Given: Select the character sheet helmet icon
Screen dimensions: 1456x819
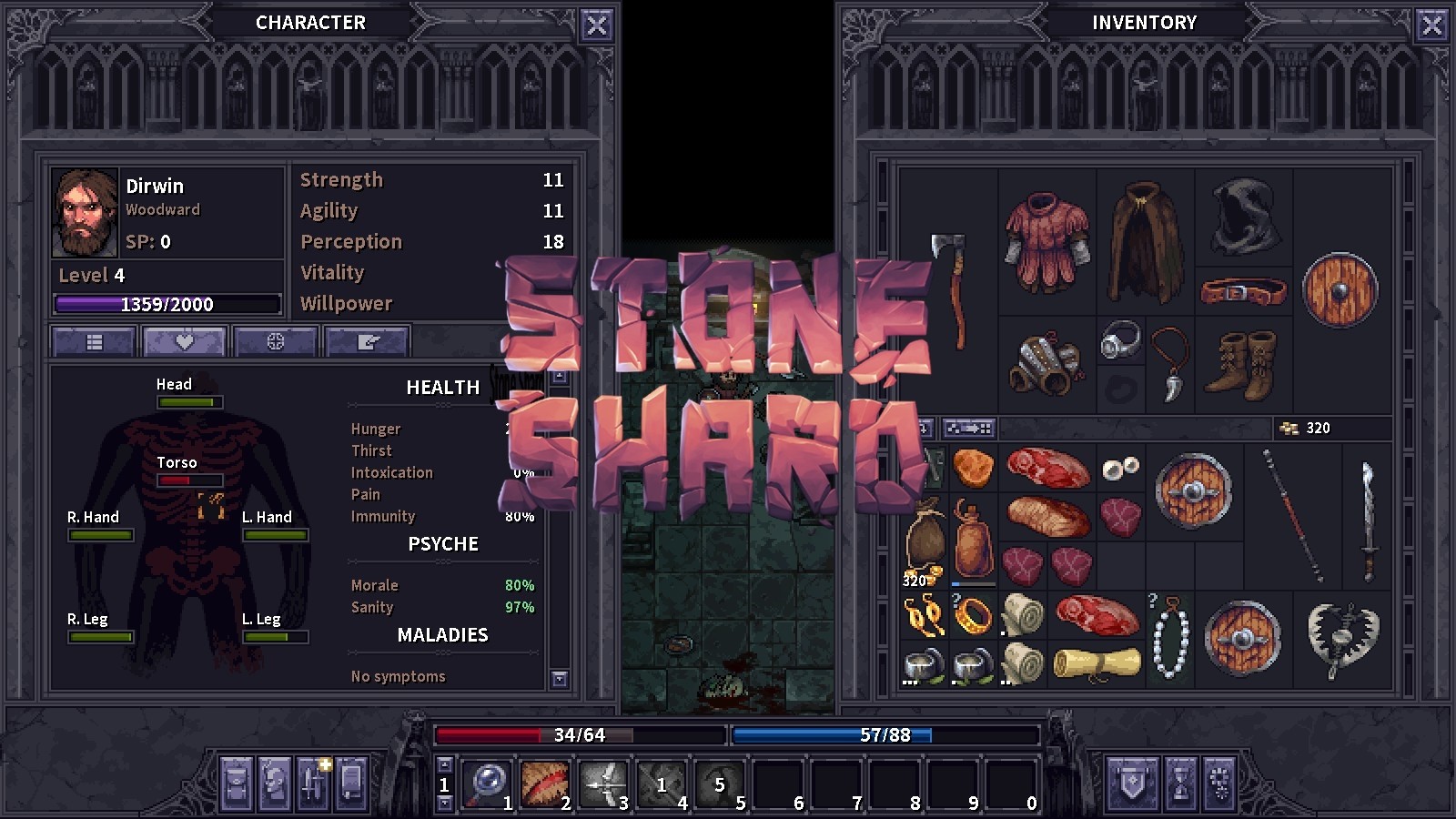Looking at the screenshot, I should [x=274, y=784].
